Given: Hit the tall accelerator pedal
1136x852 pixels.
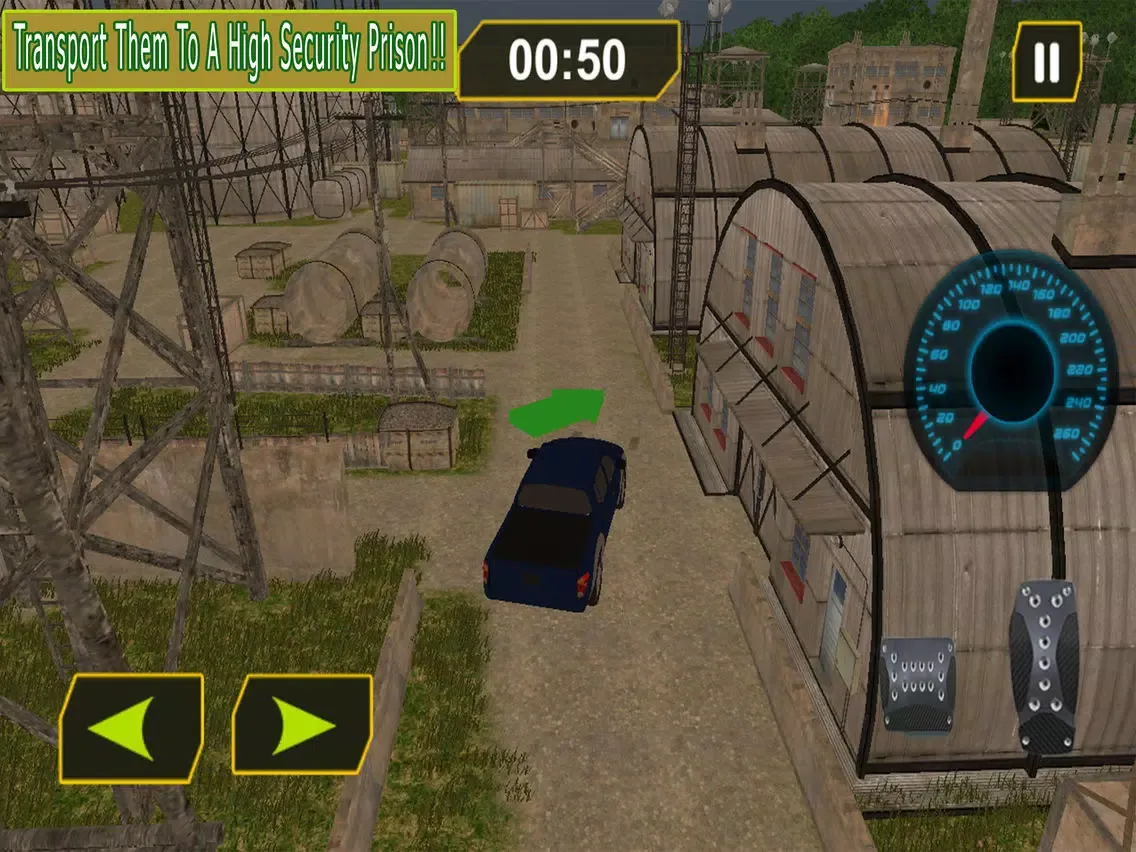Looking at the screenshot, I should (1043, 666).
